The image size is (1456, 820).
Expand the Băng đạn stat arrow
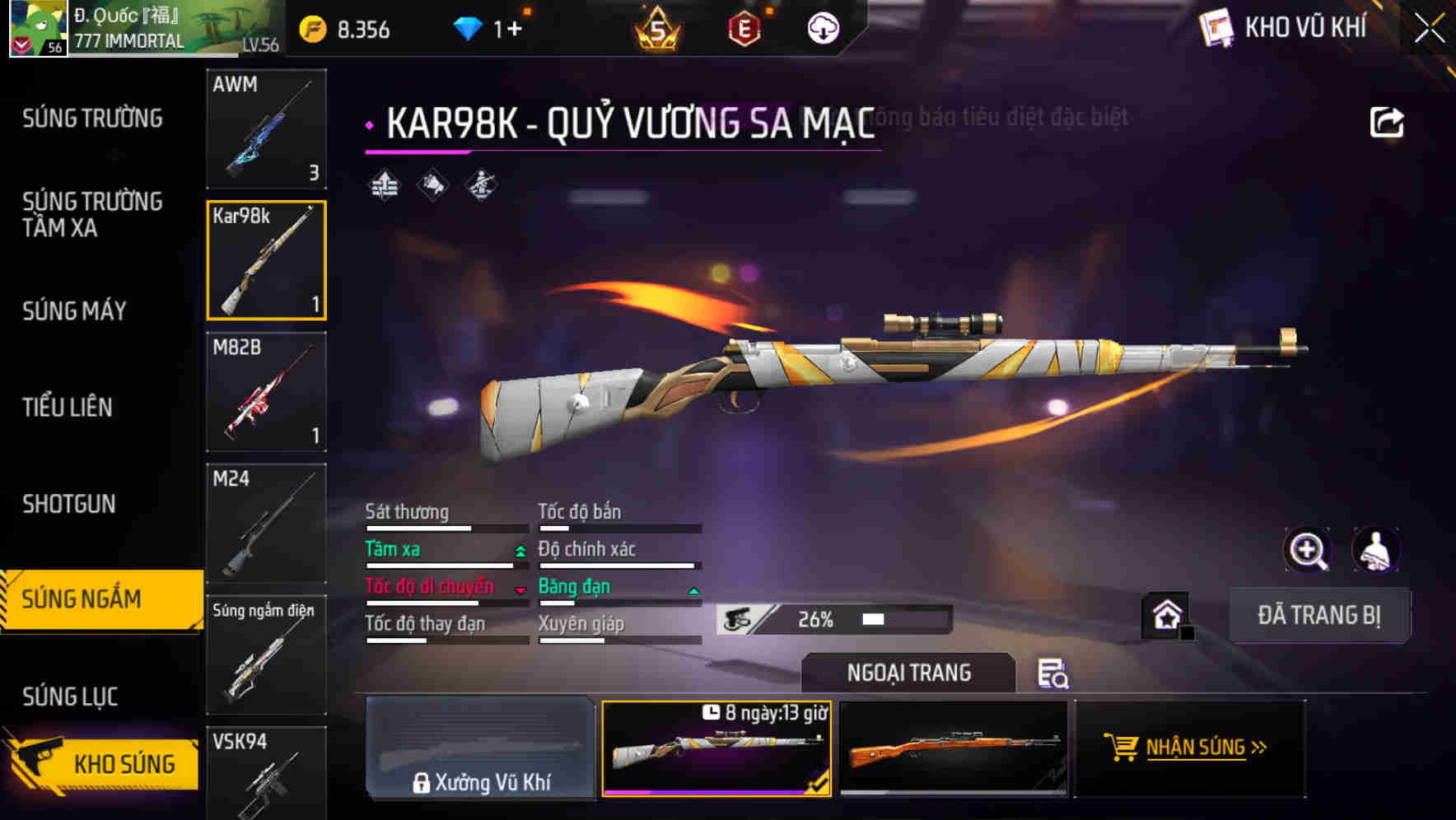(693, 591)
